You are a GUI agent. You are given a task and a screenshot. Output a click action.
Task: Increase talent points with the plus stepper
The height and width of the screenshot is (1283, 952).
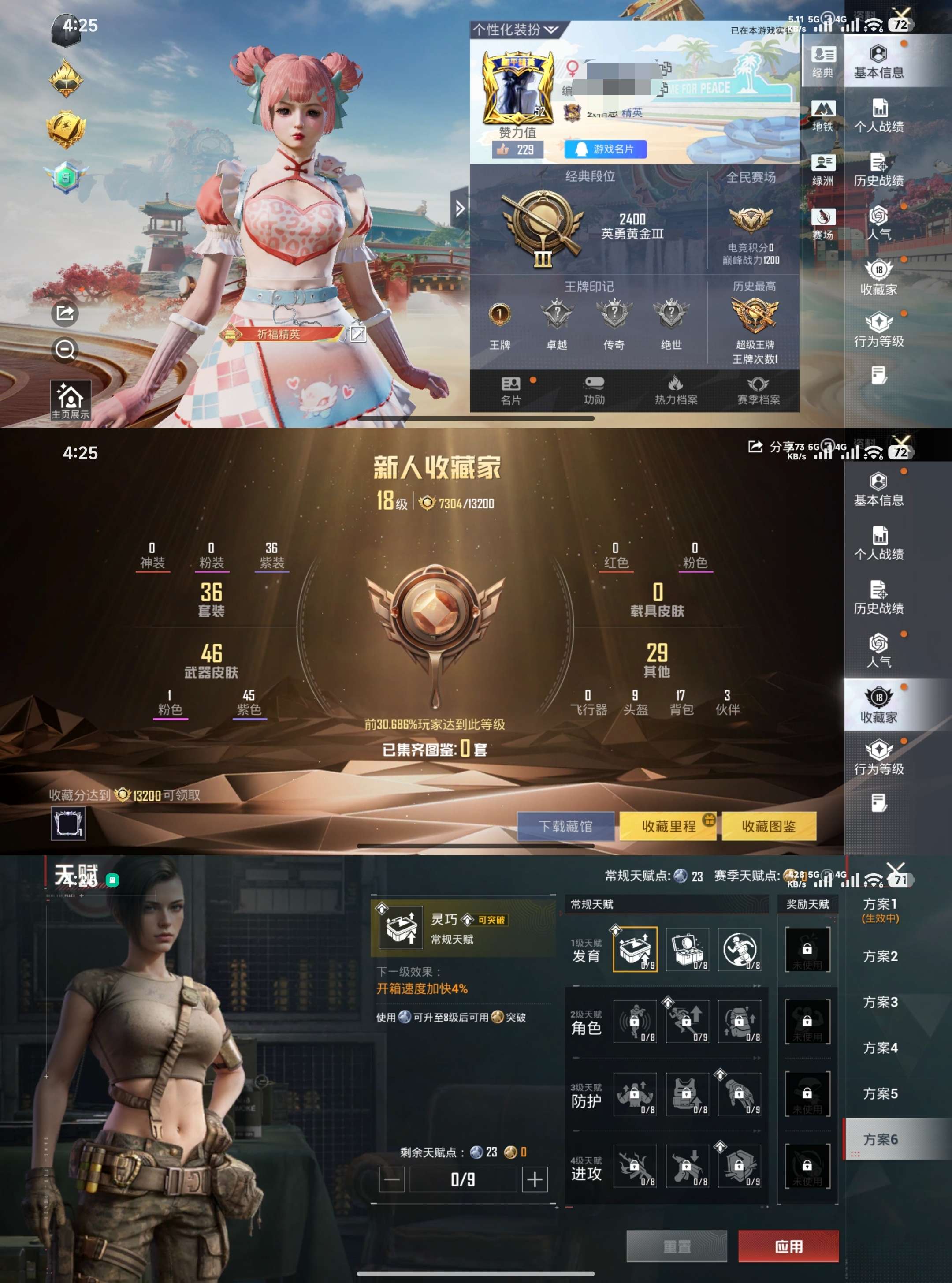pyautogui.click(x=535, y=1179)
